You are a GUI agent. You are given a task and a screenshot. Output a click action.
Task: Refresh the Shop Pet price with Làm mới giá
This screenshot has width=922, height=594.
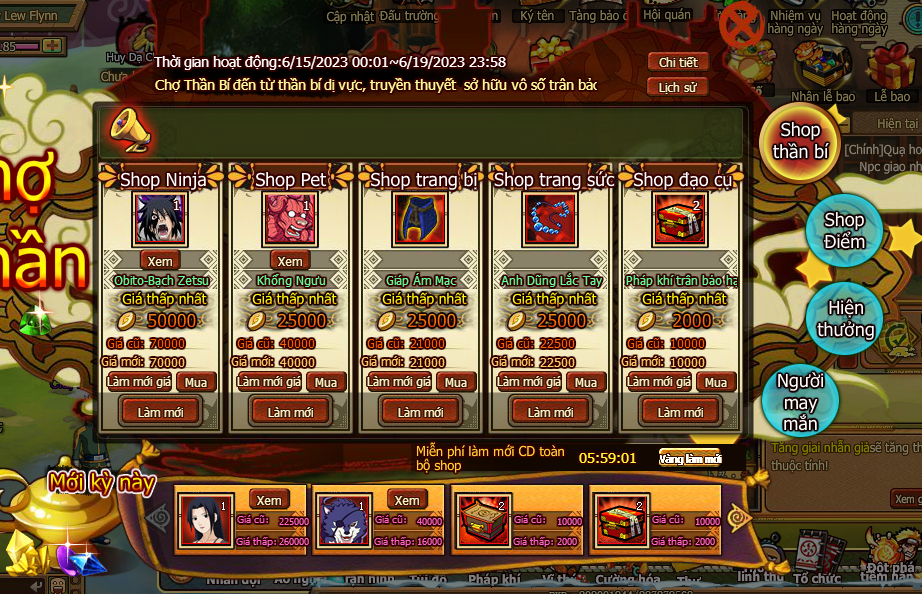pyautogui.click(x=270, y=382)
